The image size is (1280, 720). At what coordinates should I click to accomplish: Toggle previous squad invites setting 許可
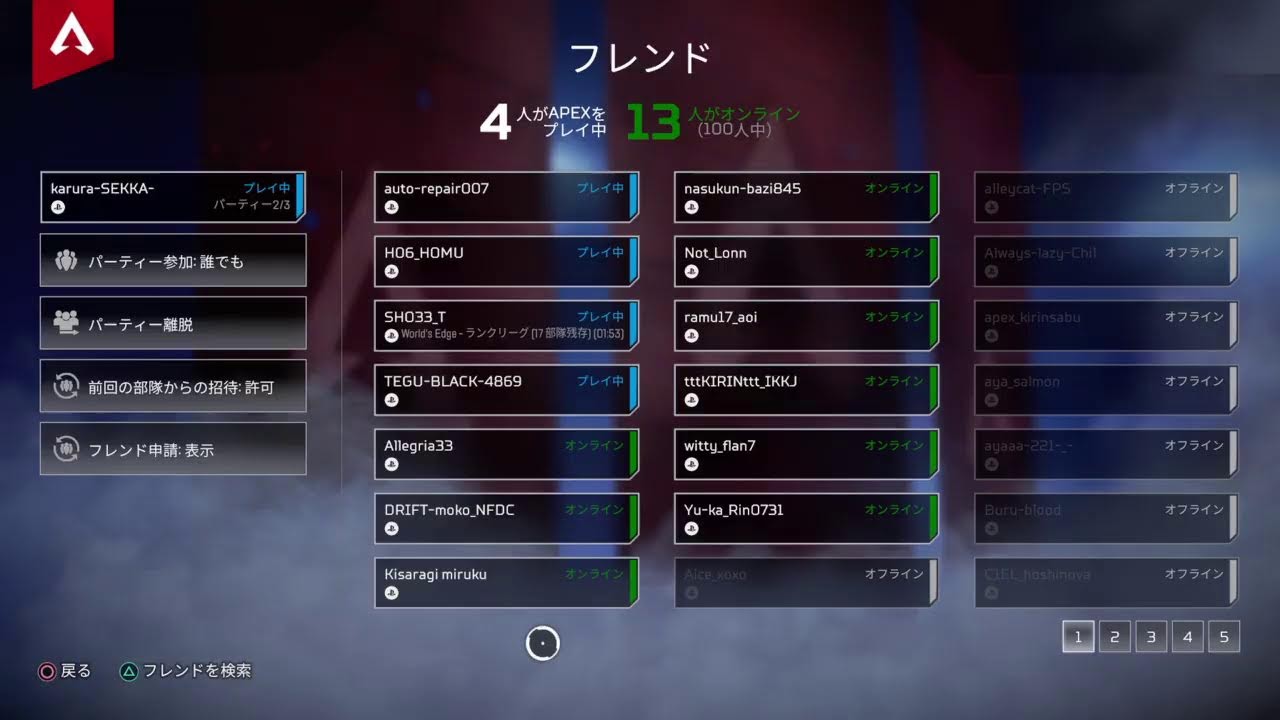pyautogui.click(x=172, y=386)
